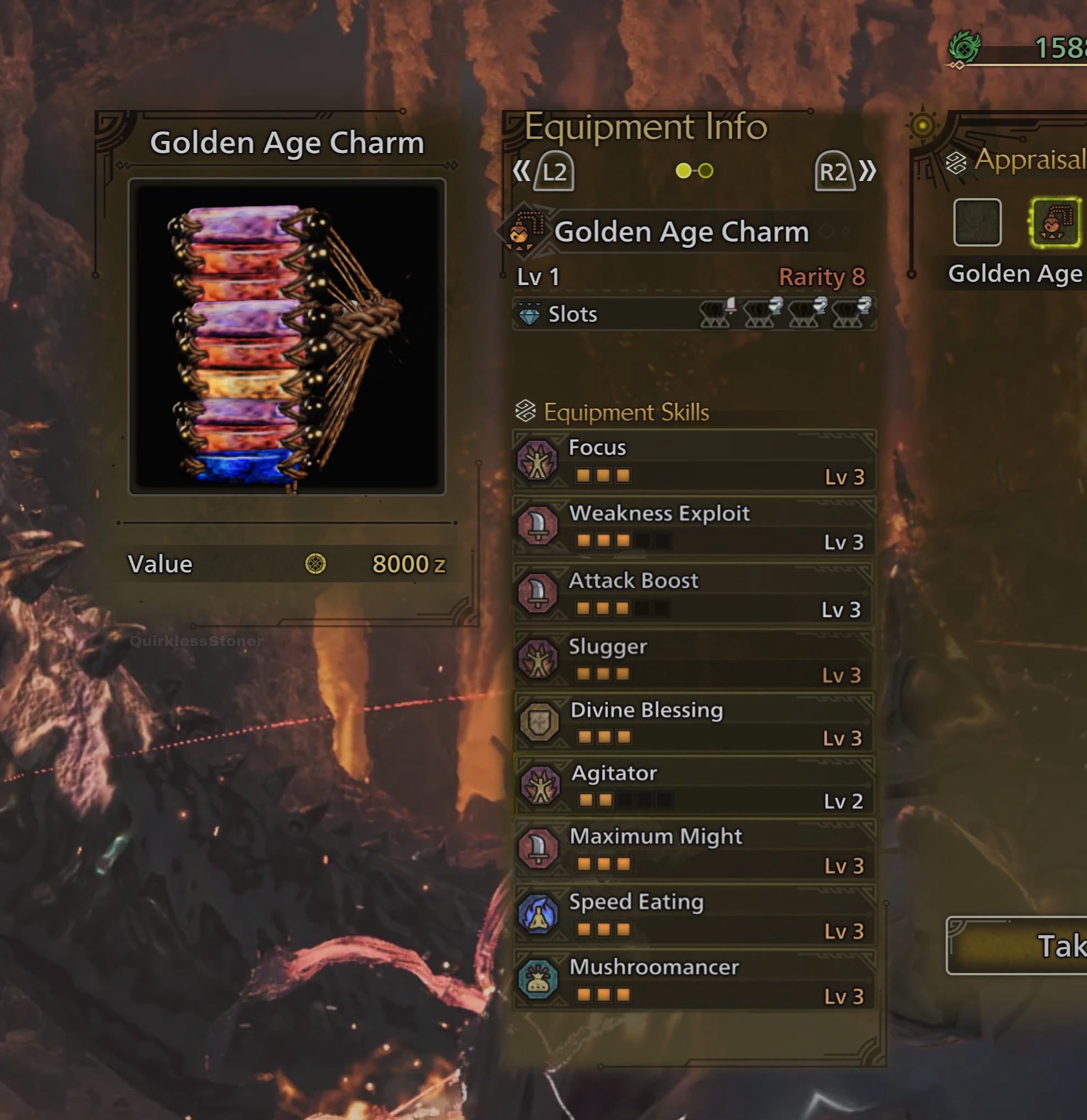1087x1120 pixels.
Task: Open the Divine Blessing skill row
Action: click(694, 723)
